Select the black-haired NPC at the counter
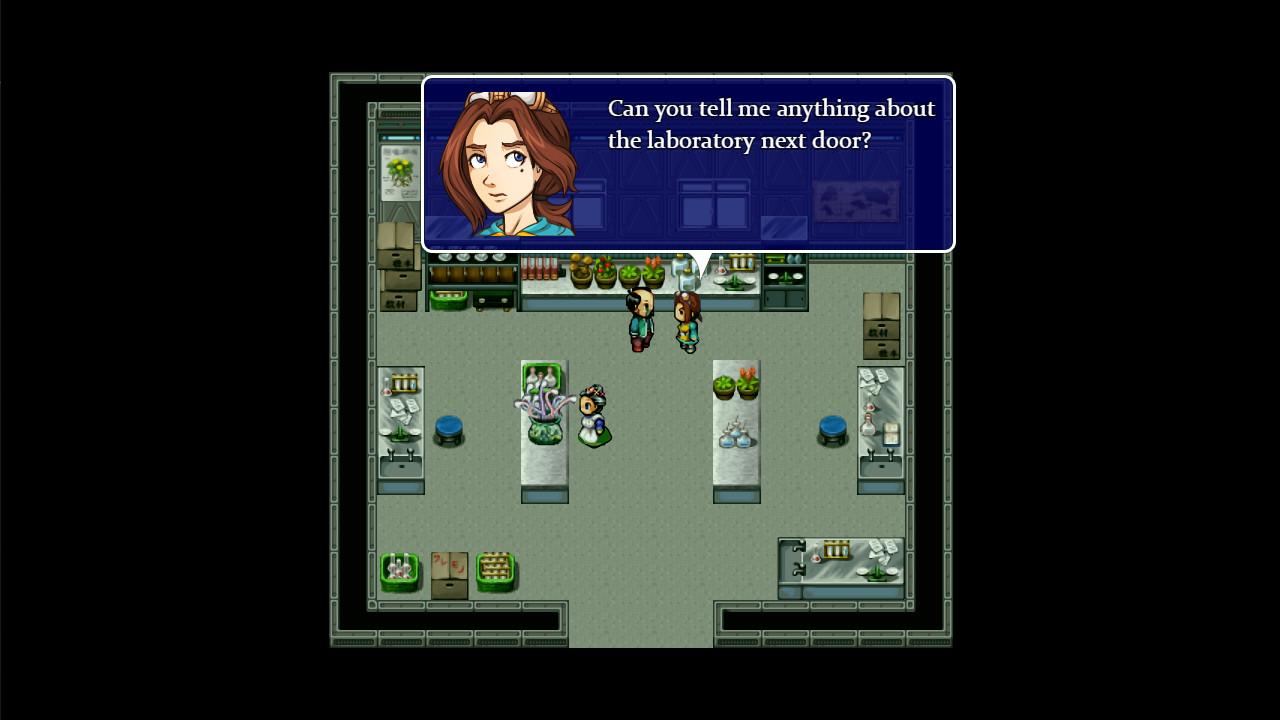This screenshot has height=720, width=1280. [640, 320]
